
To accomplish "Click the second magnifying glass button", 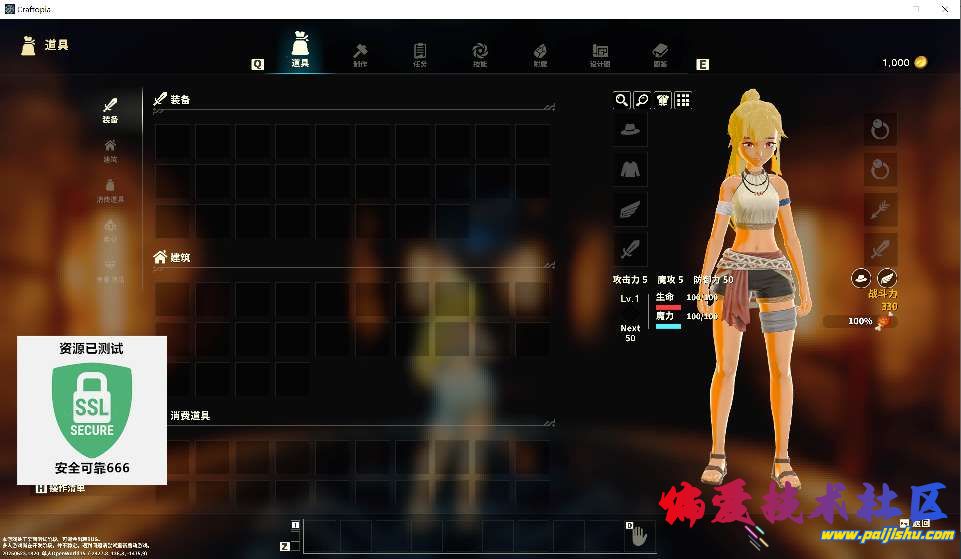I will [x=642, y=100].
